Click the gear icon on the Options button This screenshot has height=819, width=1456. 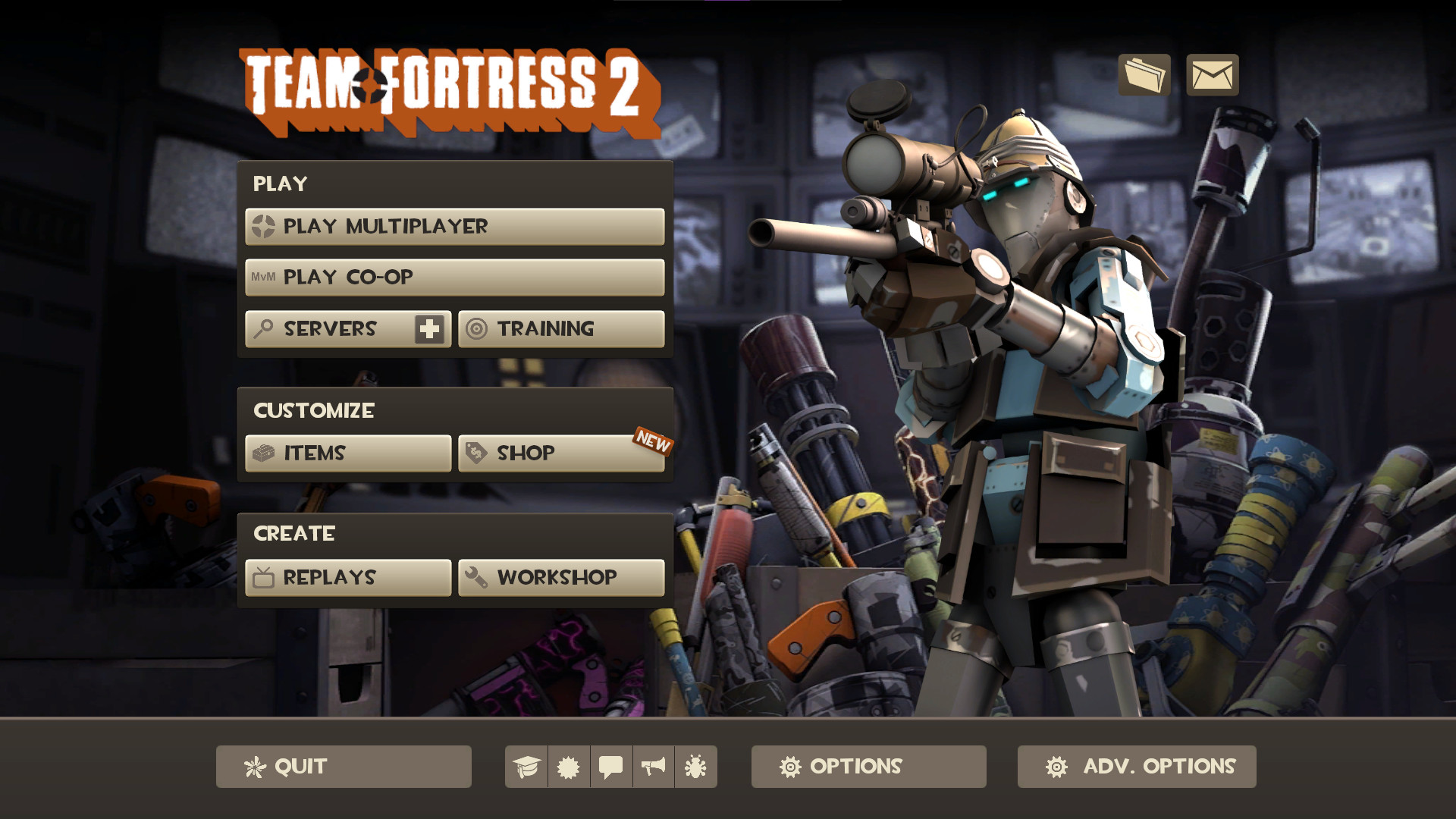[791, 767]
